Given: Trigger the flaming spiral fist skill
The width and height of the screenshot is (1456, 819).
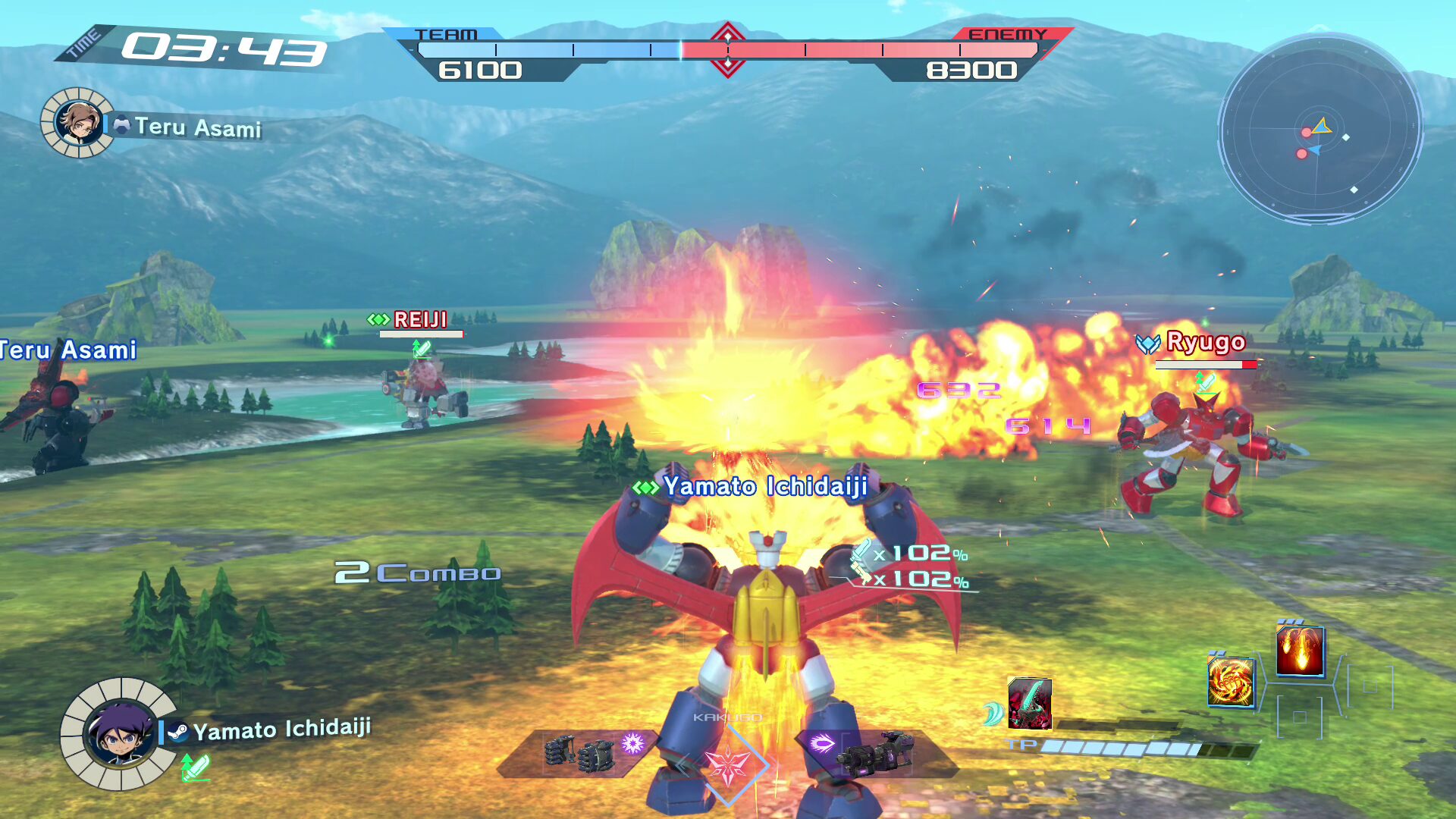Looking at the screenshot, I should [x=1230, y=682].
